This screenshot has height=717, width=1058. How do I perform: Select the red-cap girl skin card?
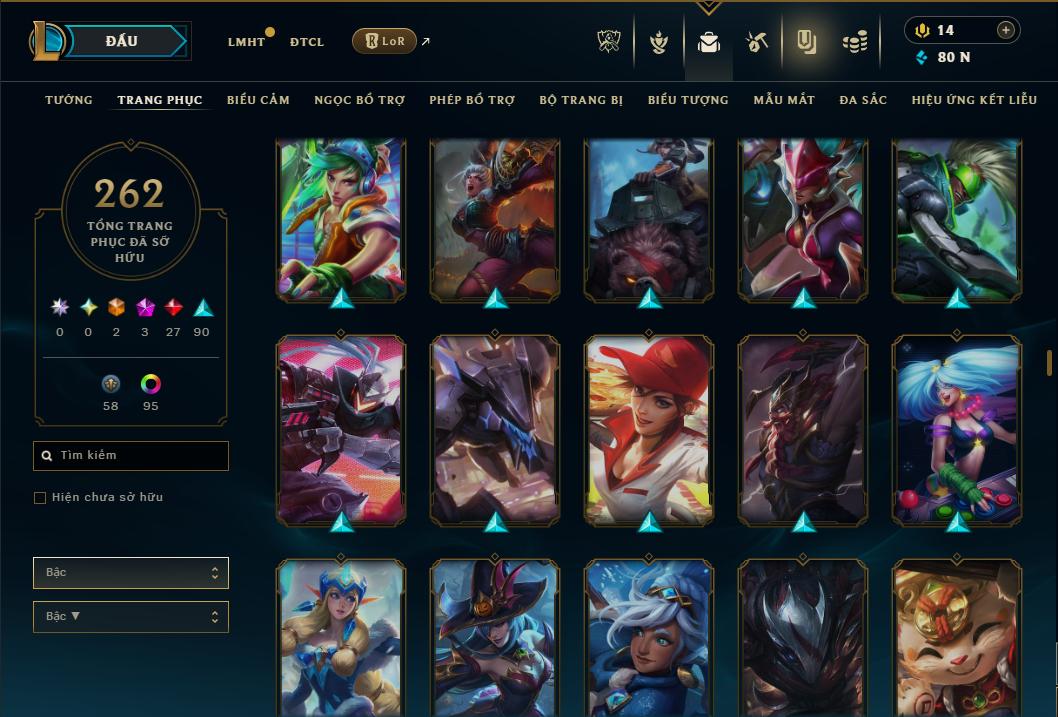[650, 430]
